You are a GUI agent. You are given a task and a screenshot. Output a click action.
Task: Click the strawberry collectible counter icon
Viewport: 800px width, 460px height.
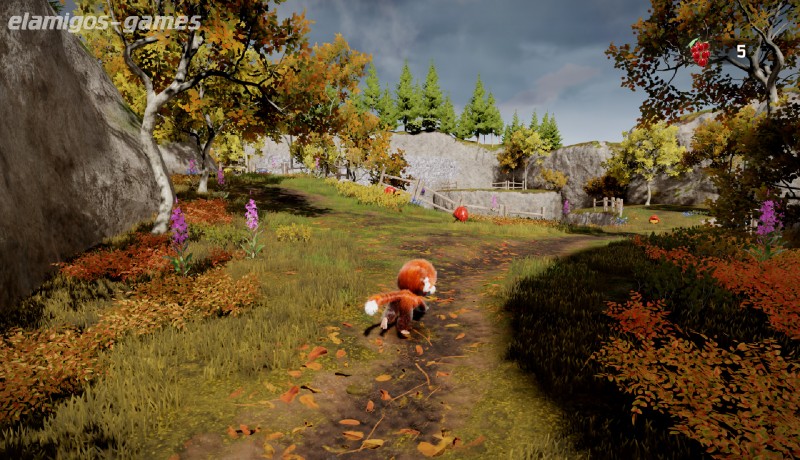(701, 52)
